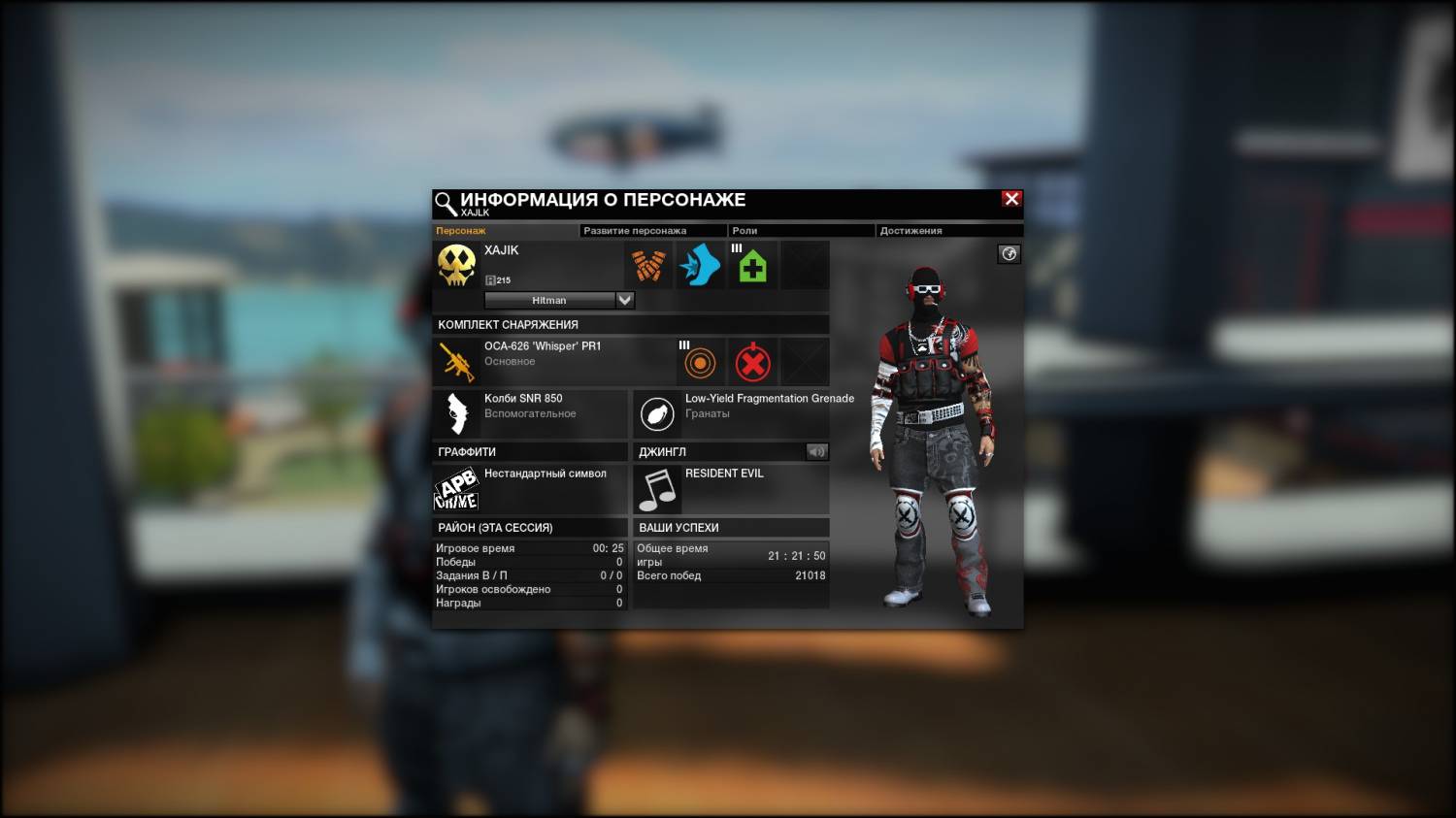
Task: Click the APB graffiti symbol thumbnail
Action: point(456,489)
